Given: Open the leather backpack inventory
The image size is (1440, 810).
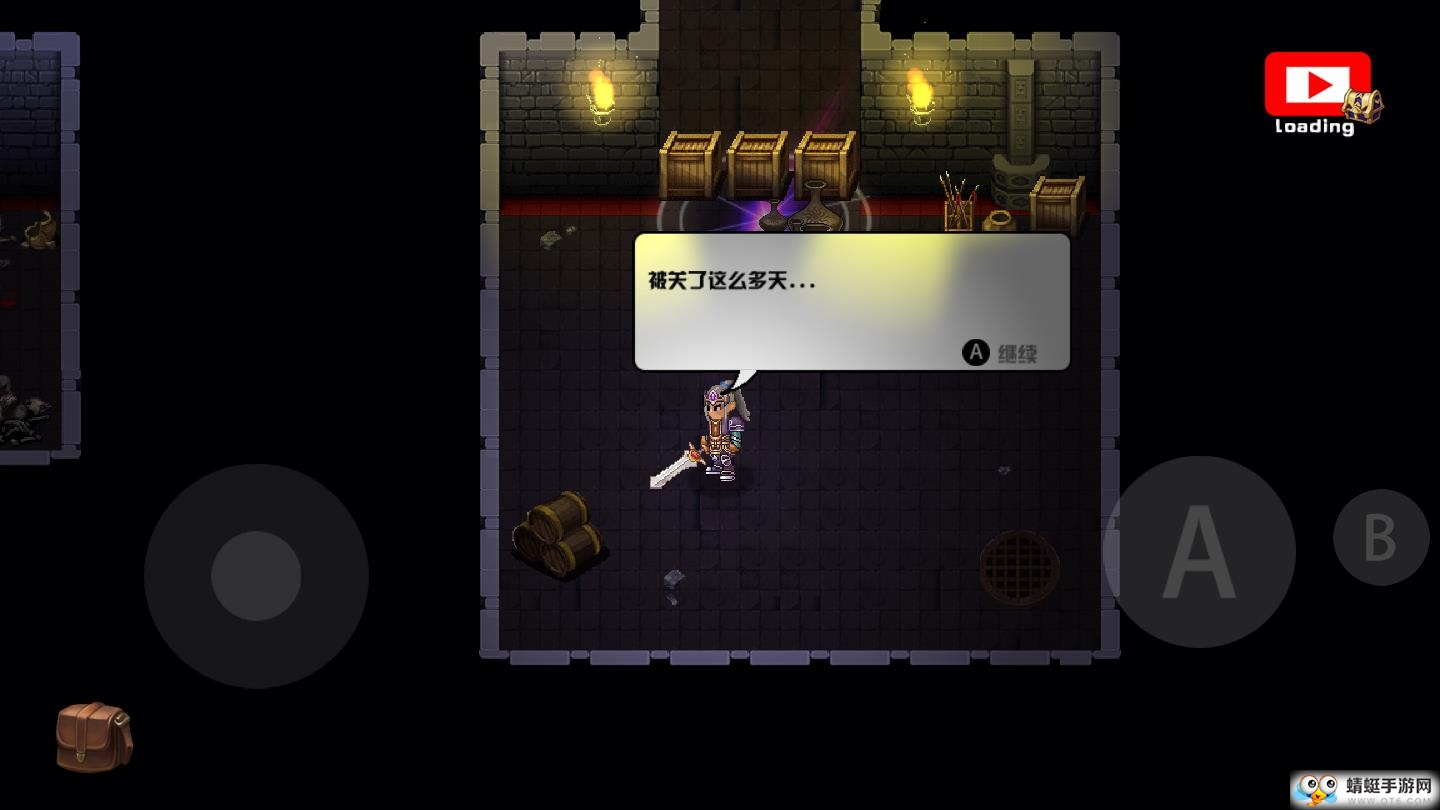Looking at the screenshot, I should click(x=93, y=737).
